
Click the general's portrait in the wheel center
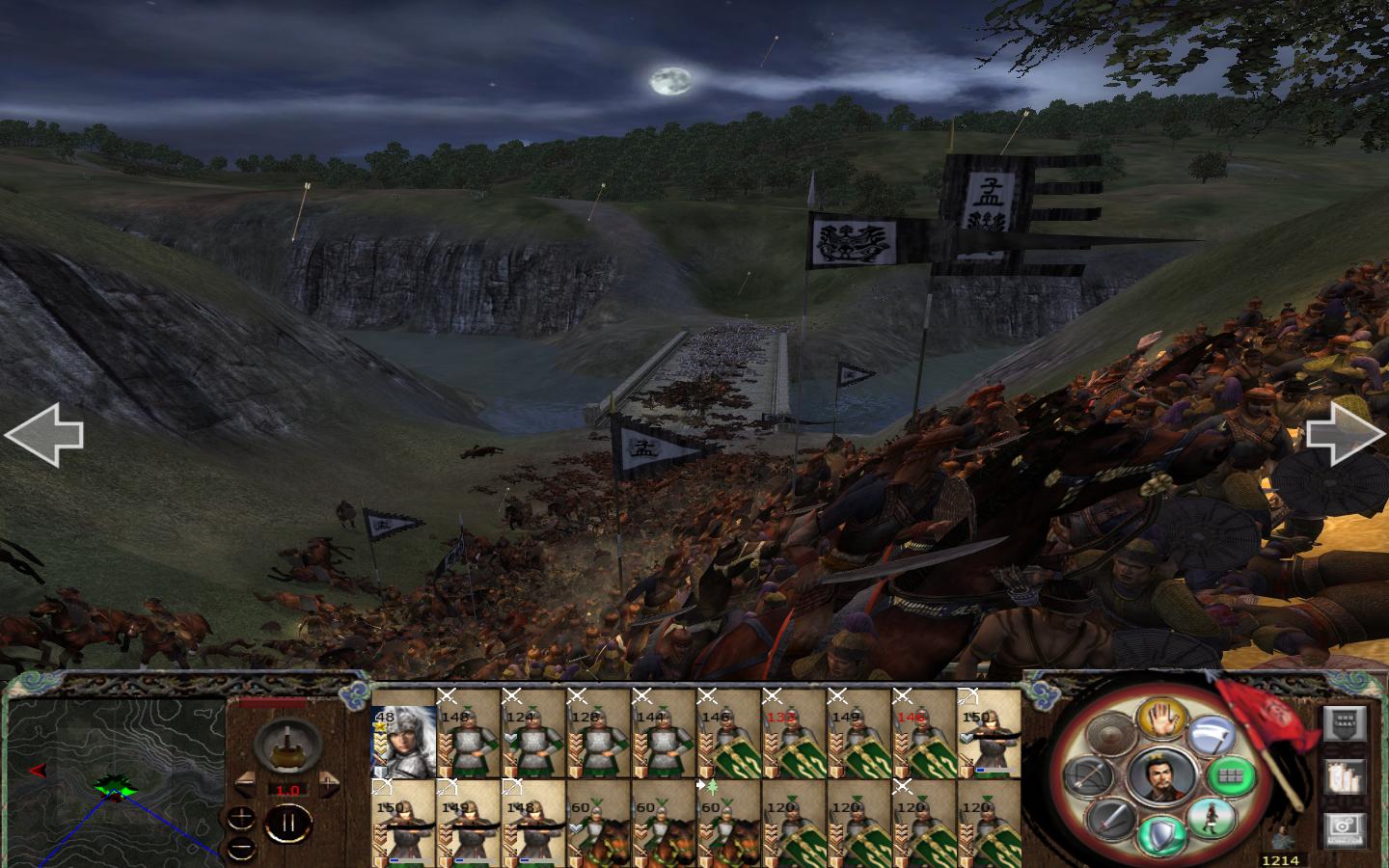(x=1161, y=778)
